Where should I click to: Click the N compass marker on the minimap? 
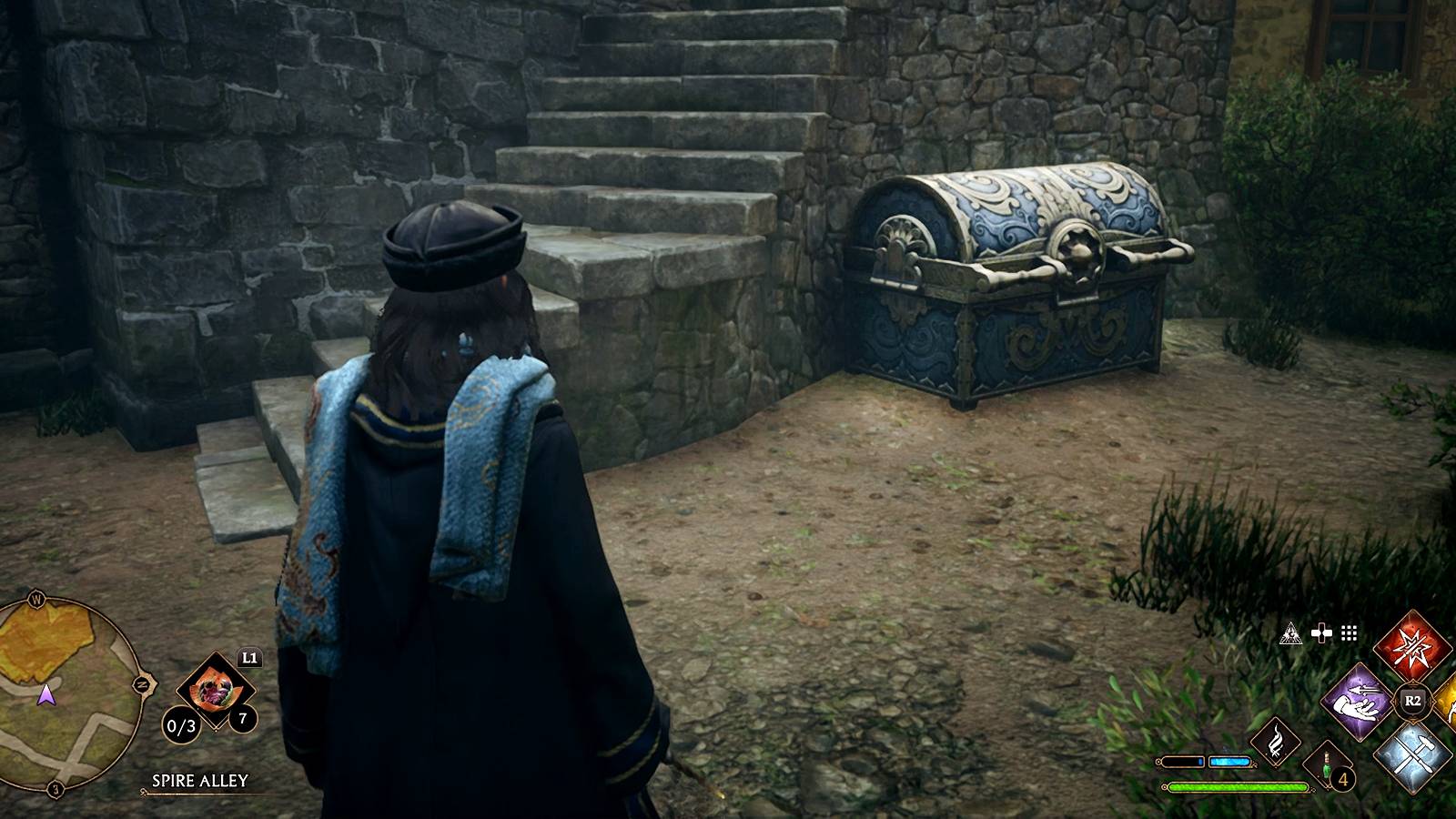pyautogui.click(x=142, y=682)
